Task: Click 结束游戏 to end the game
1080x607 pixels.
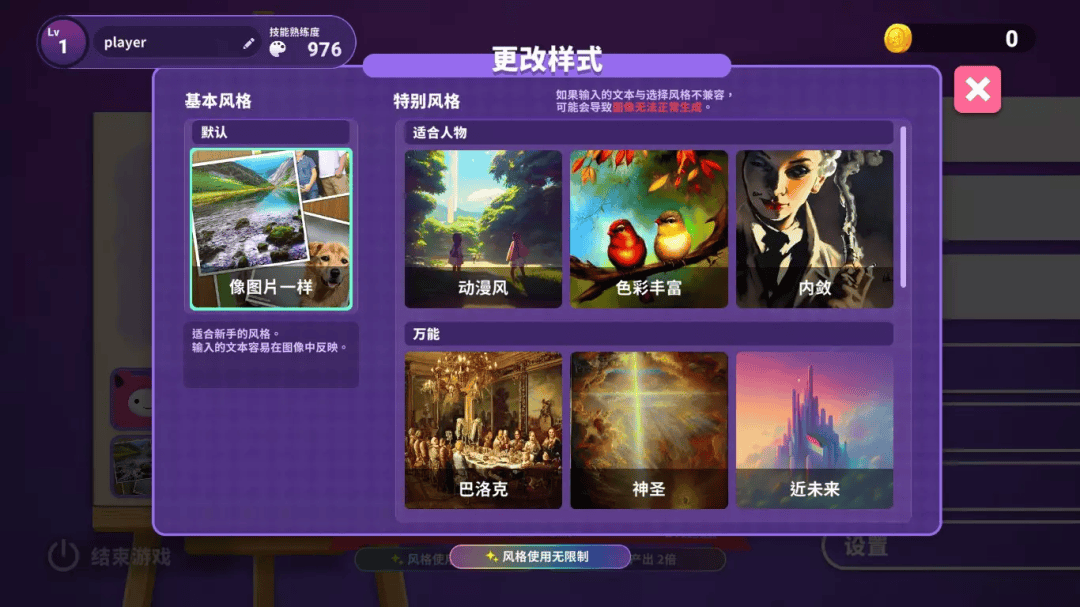Action: click(x=111, y=556)
